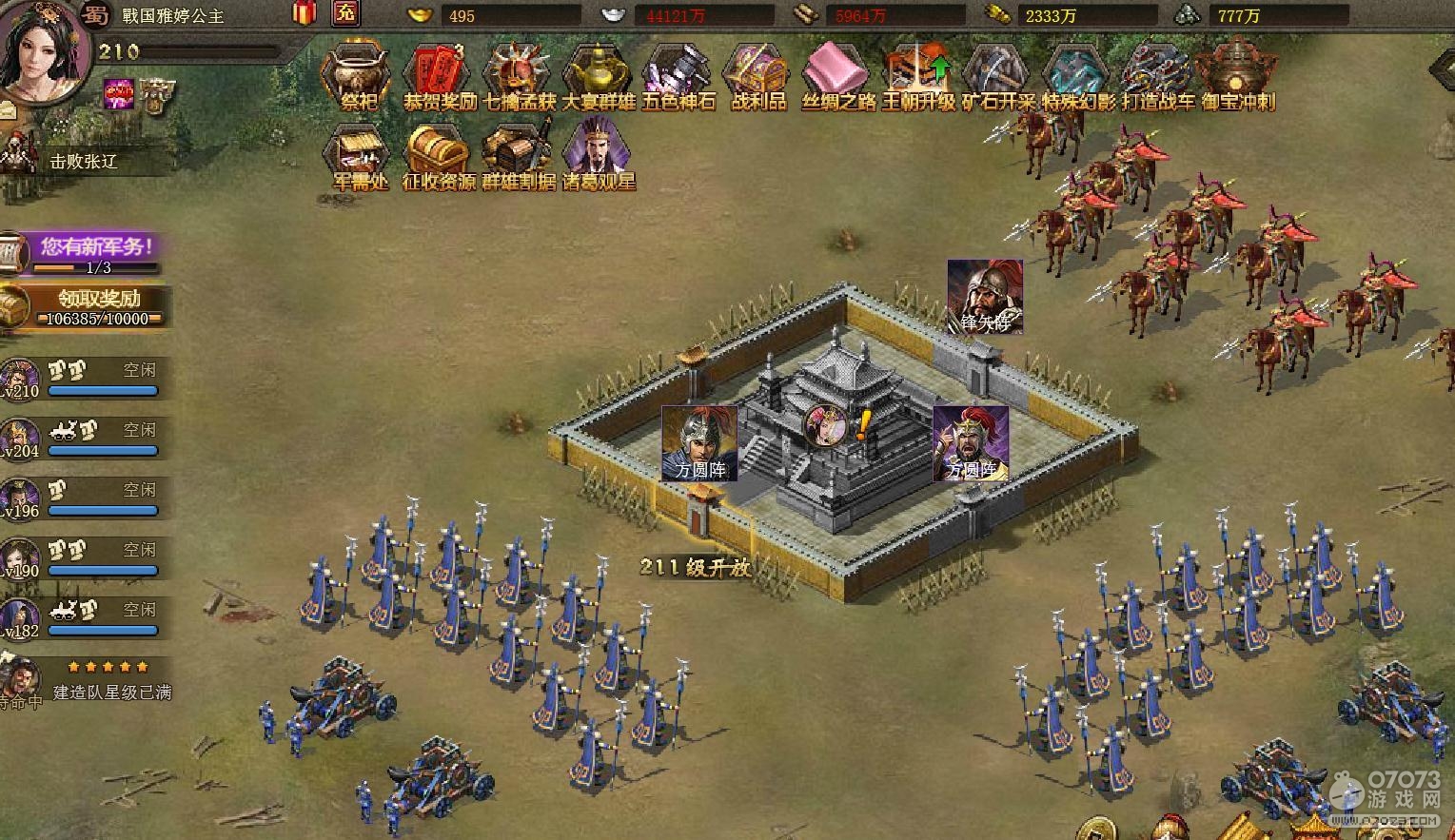Open the 御宝冲刺 treasure event
This screenshot has width=1455, height=840.
pos(1237,75)
